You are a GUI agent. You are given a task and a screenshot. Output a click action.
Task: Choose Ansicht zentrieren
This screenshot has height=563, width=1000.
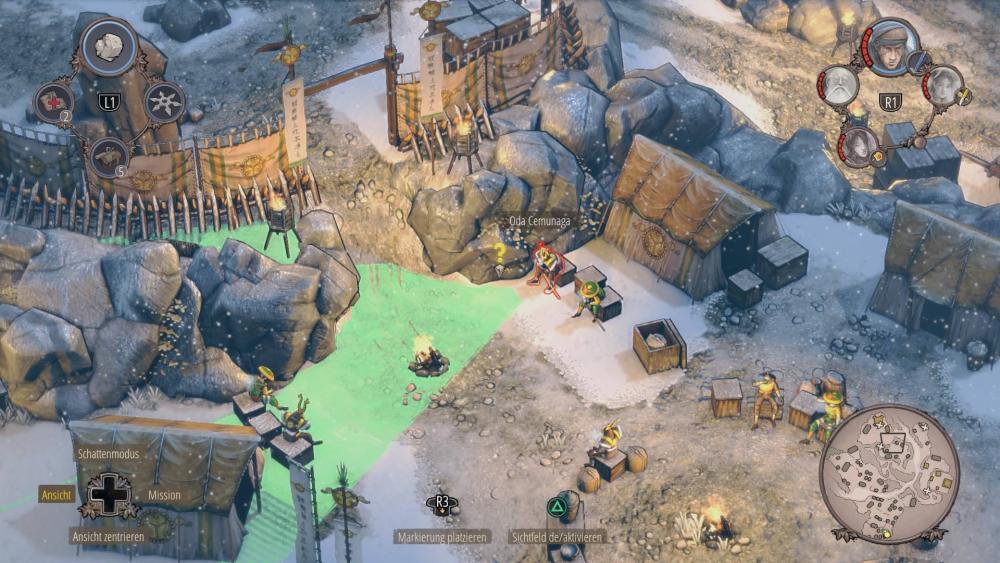pyautogui.click(x=108, y=536)
